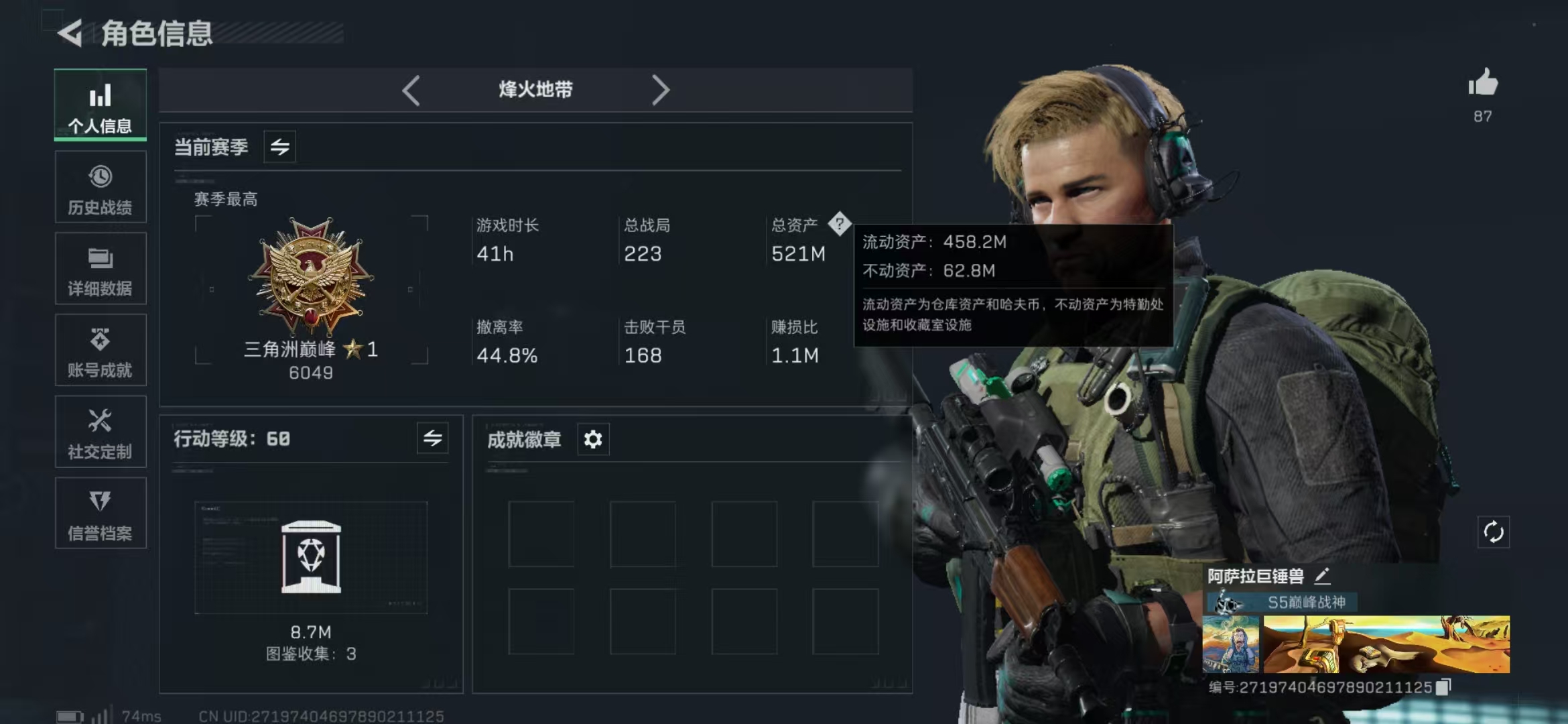Toggle the swap button beside 行动等级
Screen dimensions: 1568x724
click(433, 438)
